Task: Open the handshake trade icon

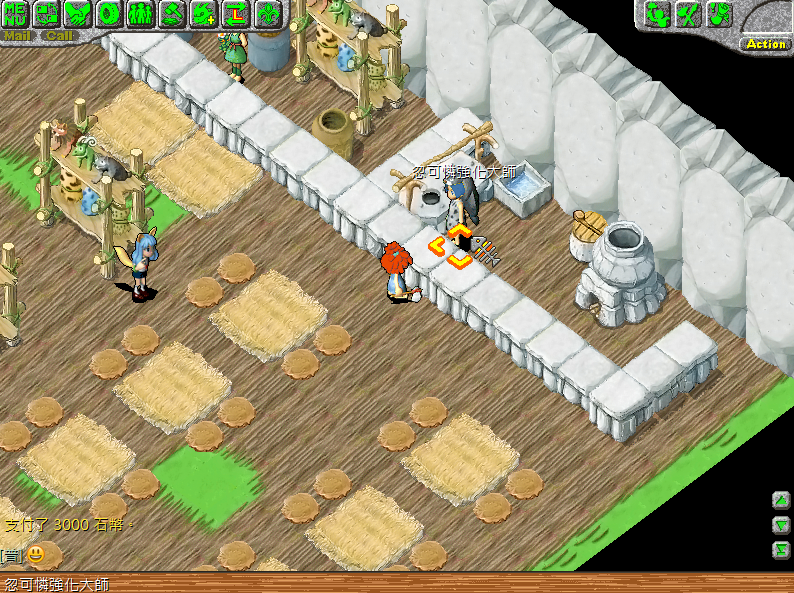Action: (78, 14)
